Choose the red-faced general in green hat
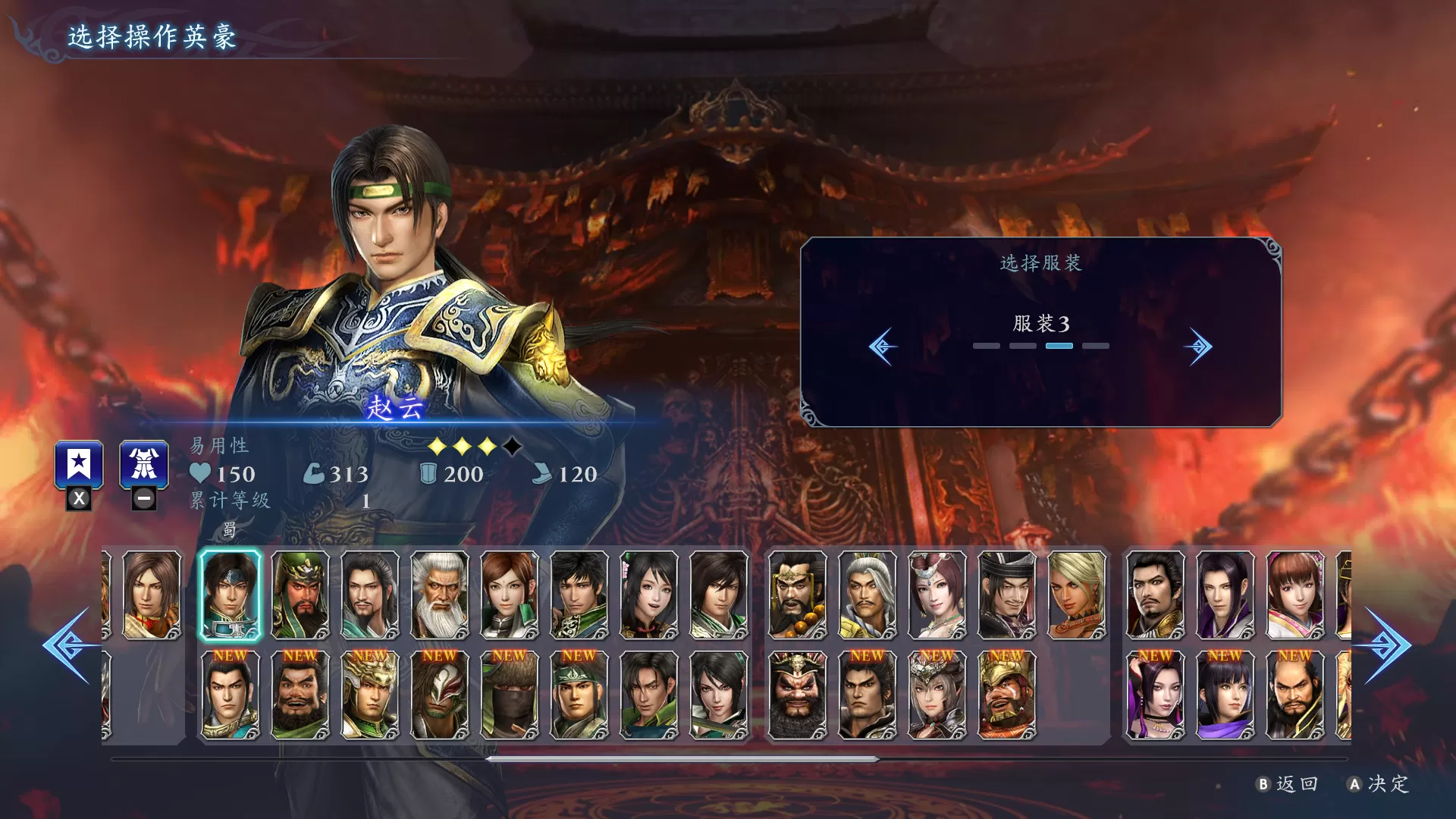Image resolution: width=1456 pixels, height=819 pixels. pos(300,595)
